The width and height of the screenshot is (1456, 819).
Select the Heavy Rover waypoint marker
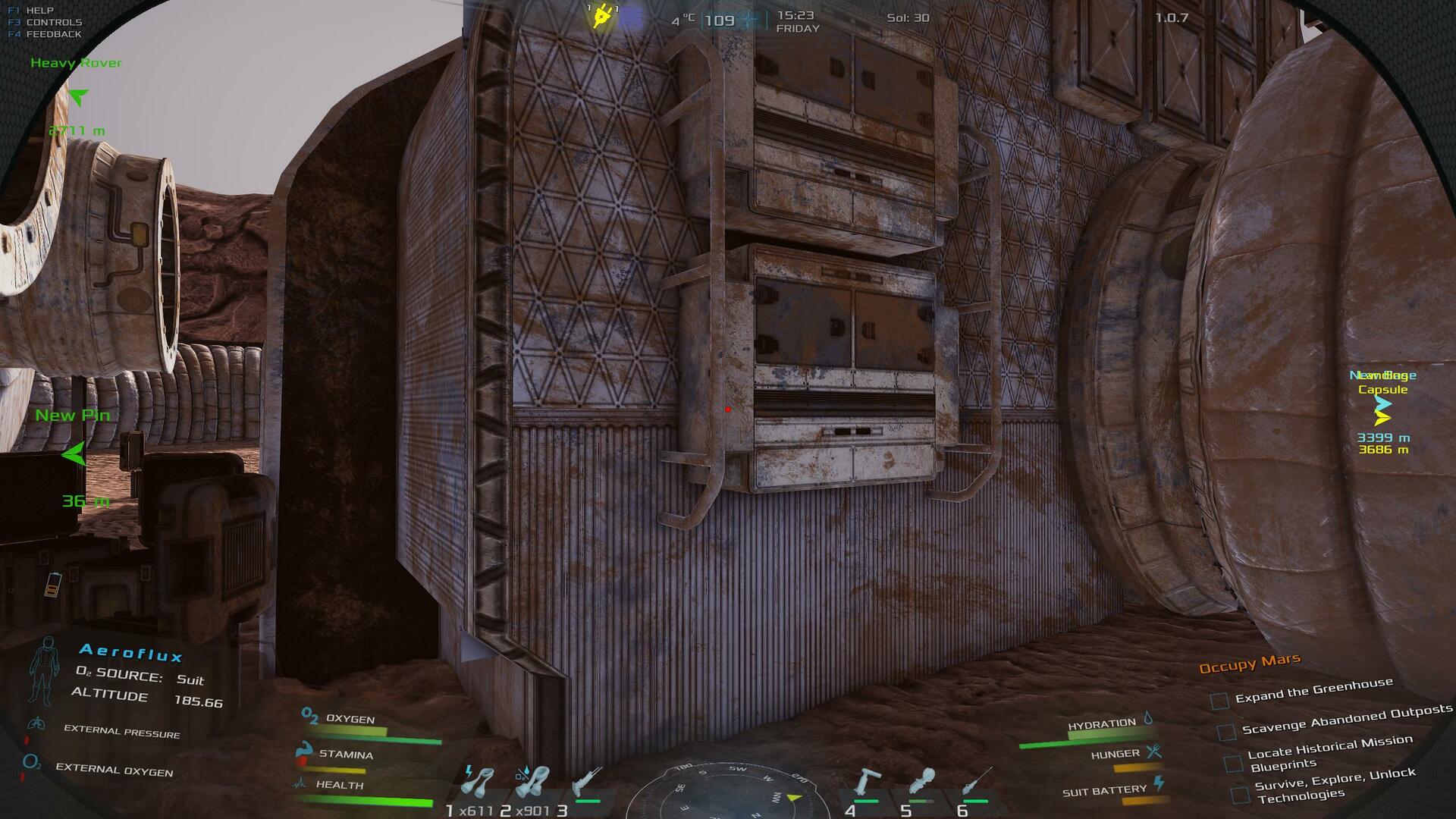pyautogui.click(x=78, y=97)
